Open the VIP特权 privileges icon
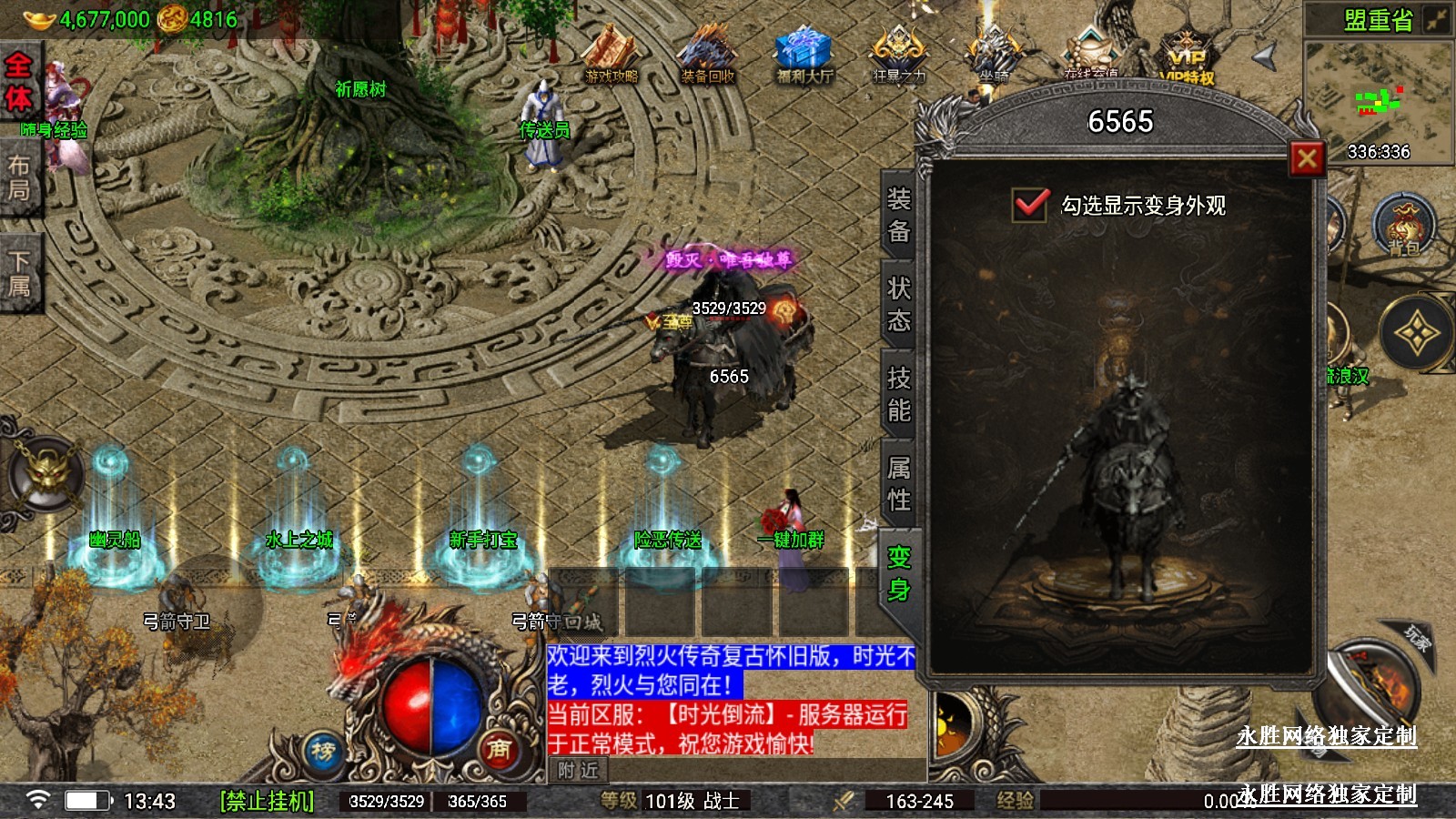1456x819 pixels. point(1188,56)
